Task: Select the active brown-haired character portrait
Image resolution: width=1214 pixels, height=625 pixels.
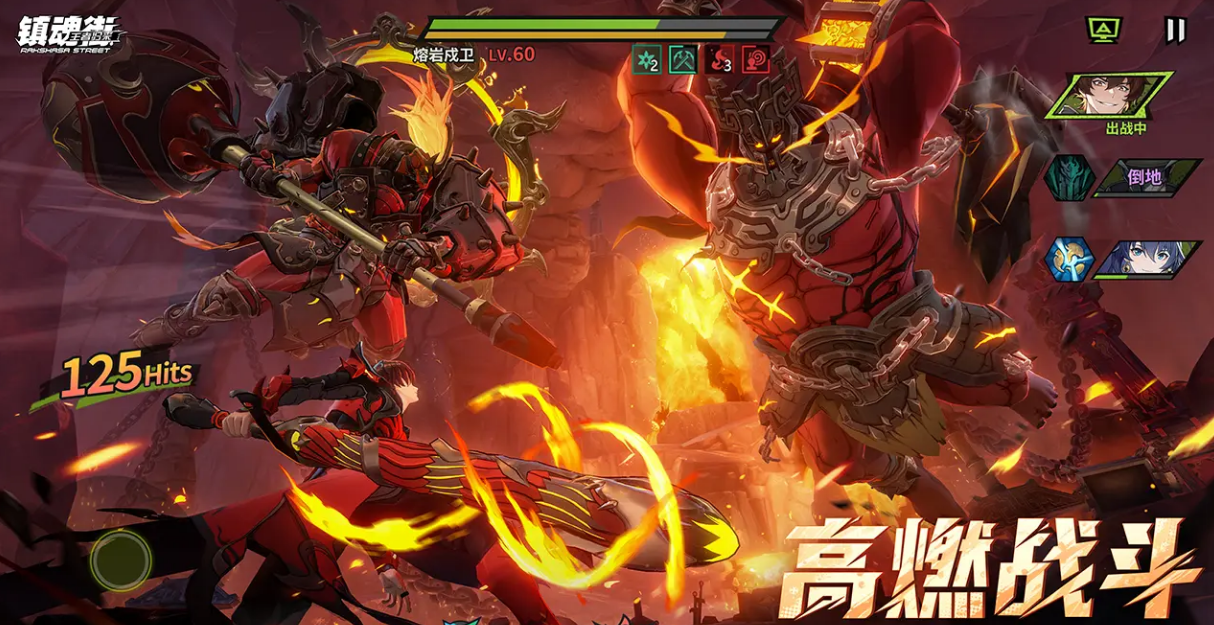Action: [x=1110, y=96]
